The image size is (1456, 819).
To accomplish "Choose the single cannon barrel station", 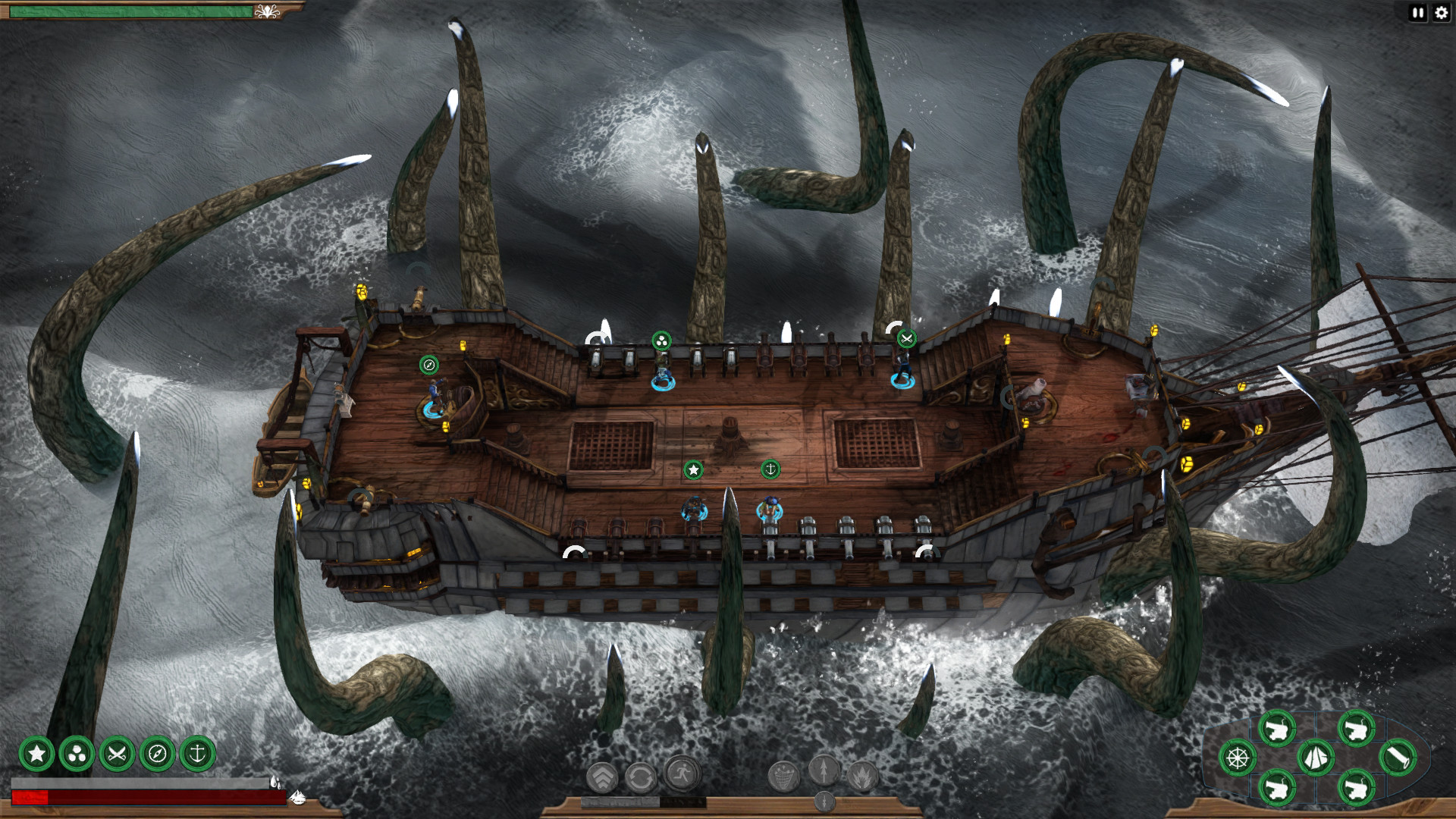I will [1397, 758].
